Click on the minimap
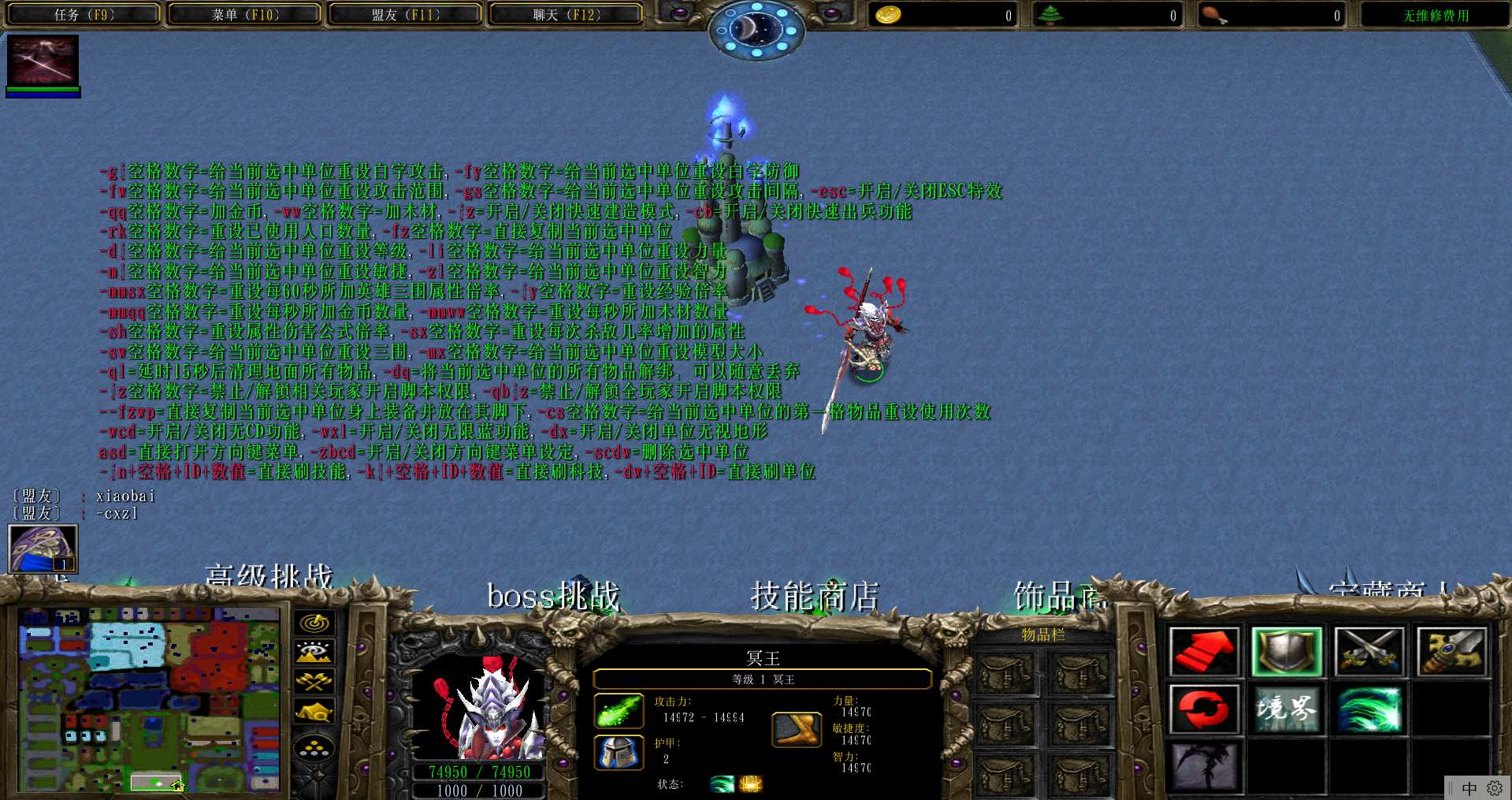Screen dimensions: 1512x800 tap(149, 698)
